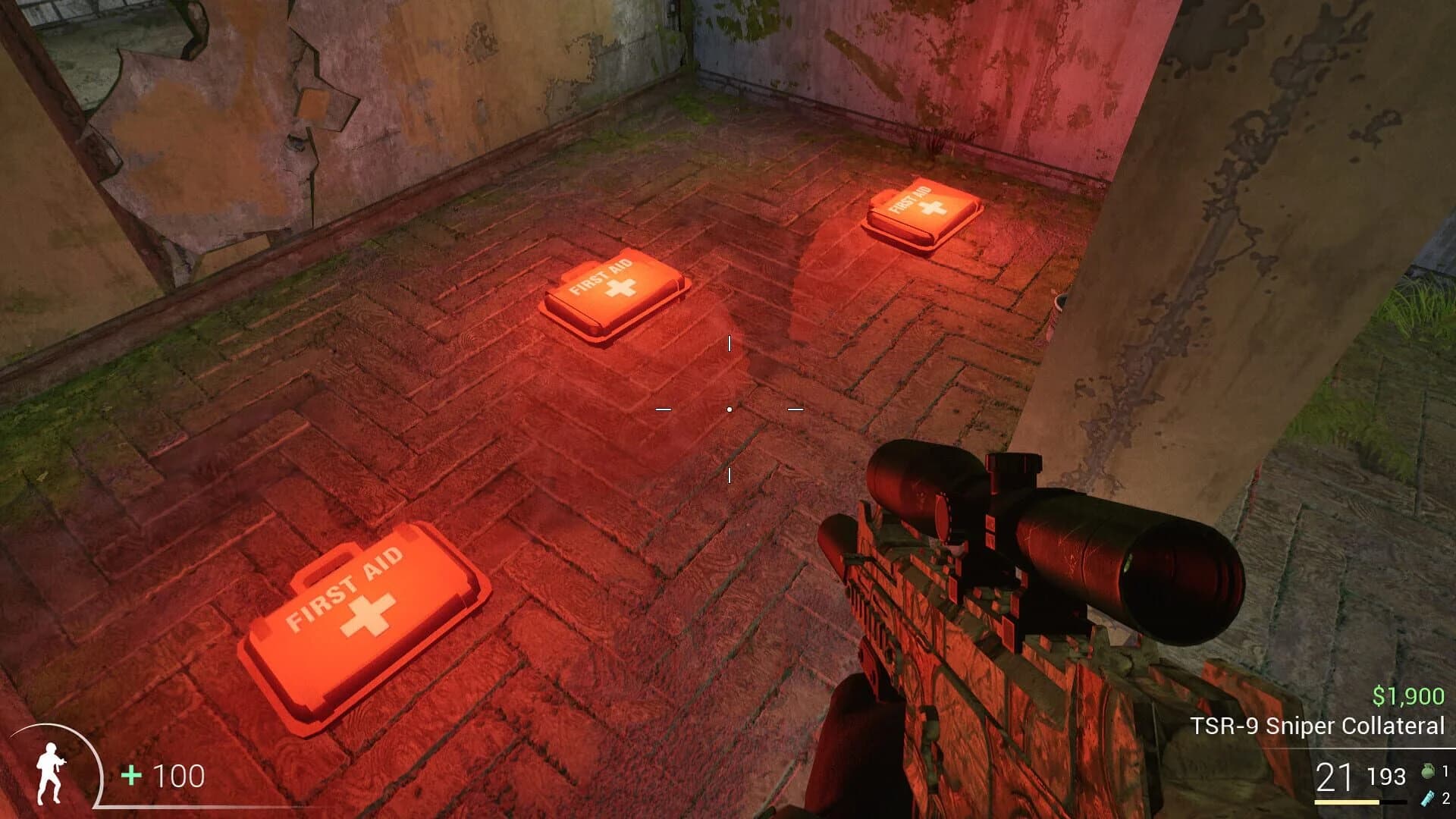Click the grenade count number 1
The image size is (1456, 819).
click(x=1446, y=771)
